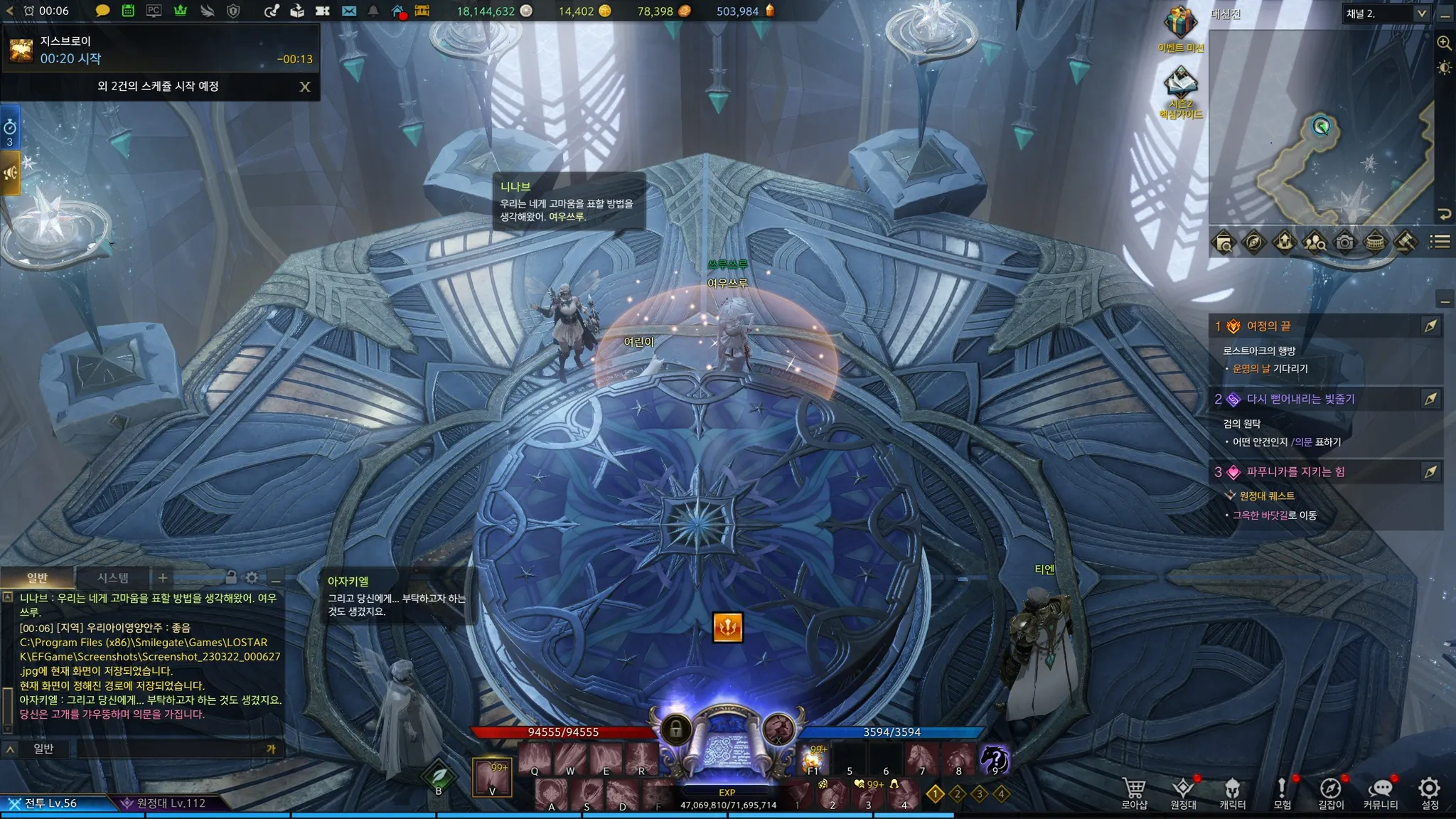Click the chat input field
The height and width of the screenshot is (819, 1456).
pyautogui.click(x=171, y=749)
